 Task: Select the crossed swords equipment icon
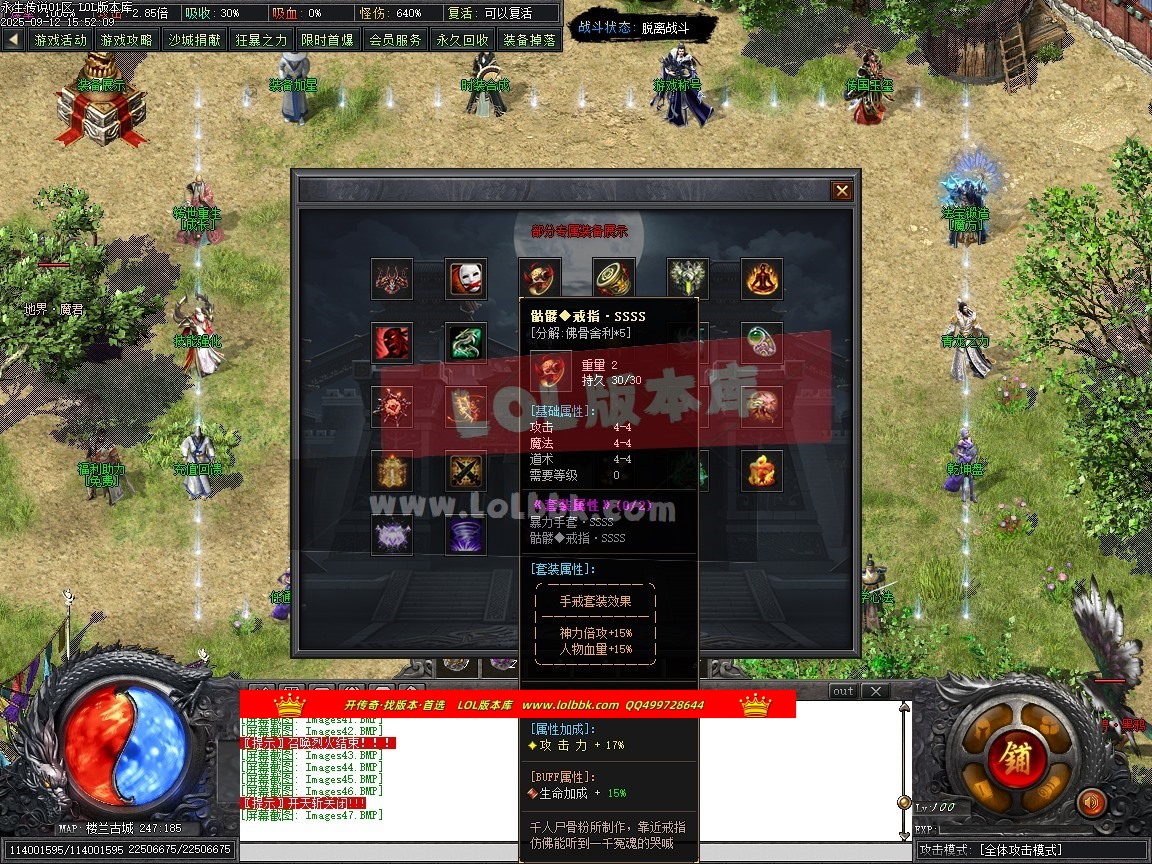click(466, 471)
